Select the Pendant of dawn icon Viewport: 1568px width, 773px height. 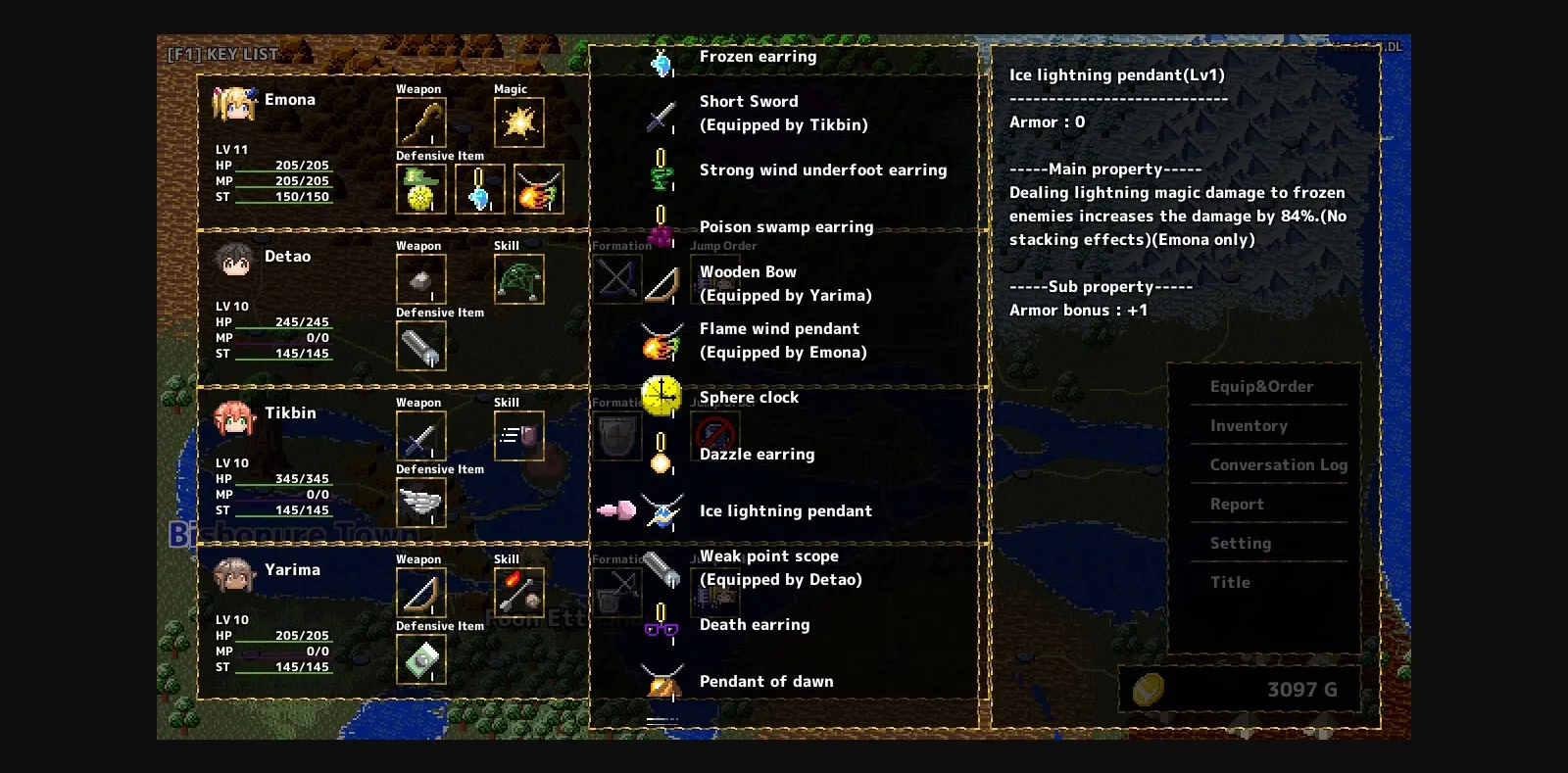662,681
